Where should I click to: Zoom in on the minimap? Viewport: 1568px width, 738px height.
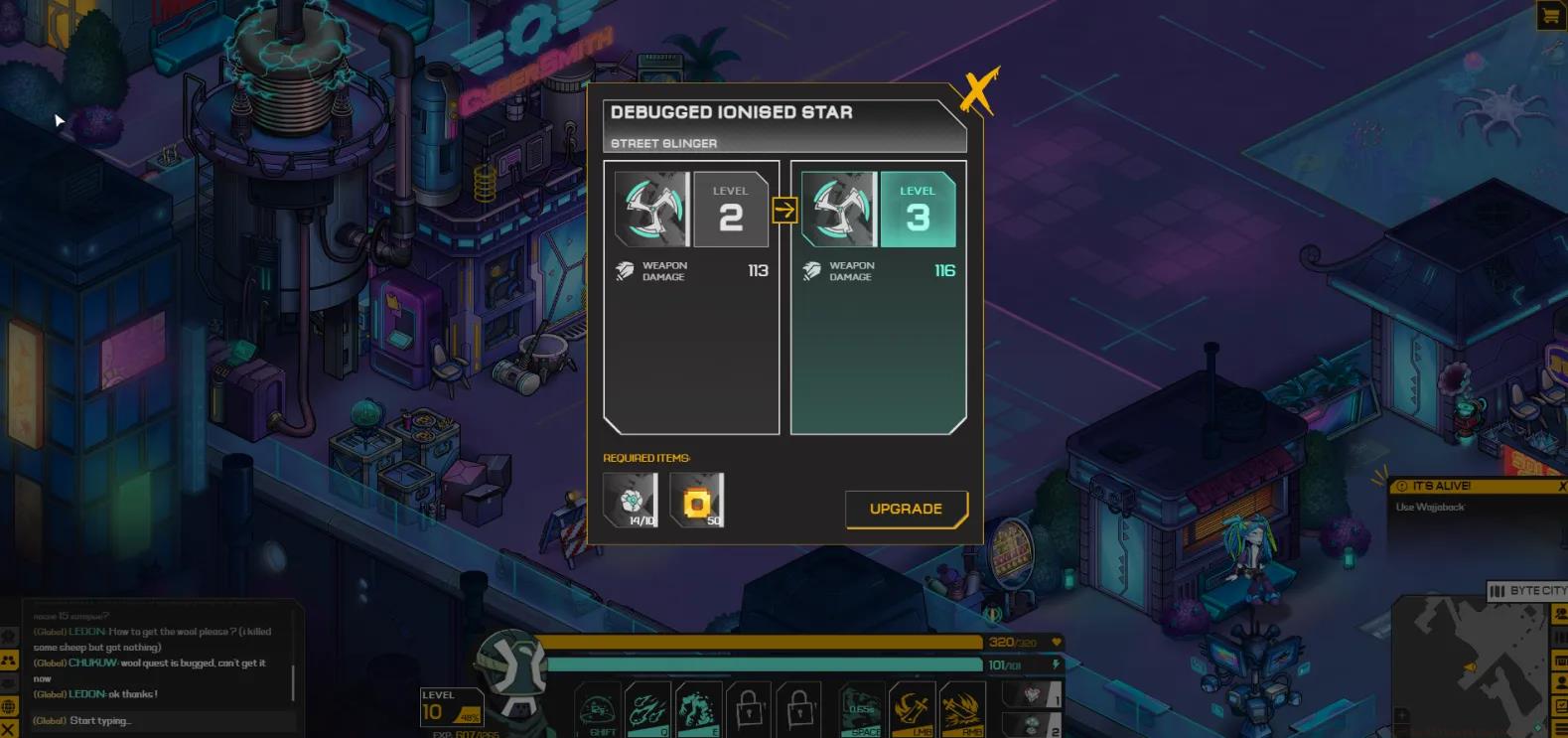tap(1401, 715)
